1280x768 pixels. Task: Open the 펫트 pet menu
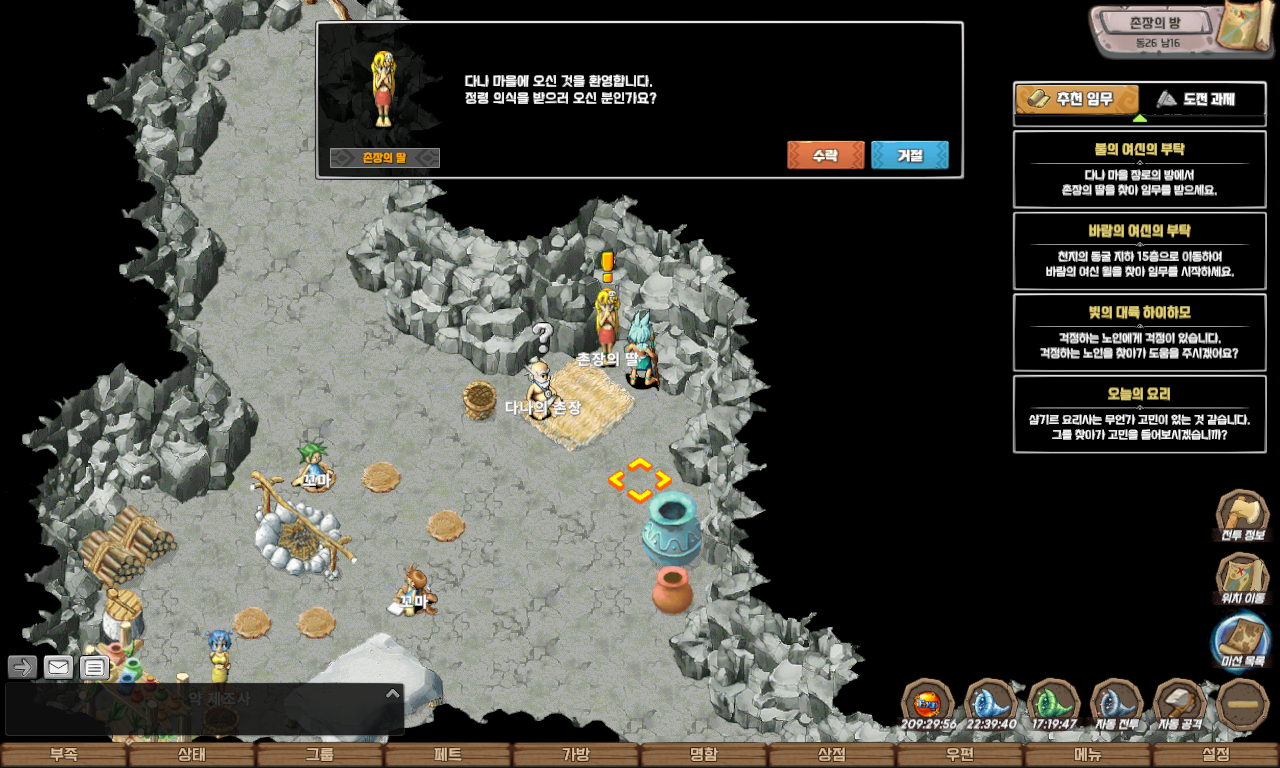click(447, 755)
